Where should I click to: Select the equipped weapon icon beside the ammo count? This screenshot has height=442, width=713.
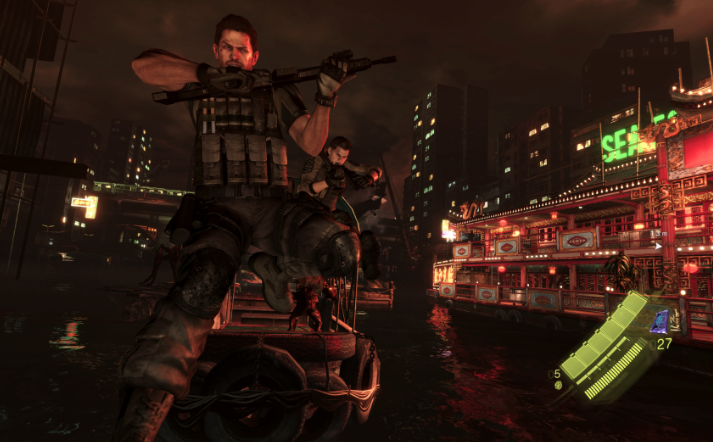click(x=660, y=321)
